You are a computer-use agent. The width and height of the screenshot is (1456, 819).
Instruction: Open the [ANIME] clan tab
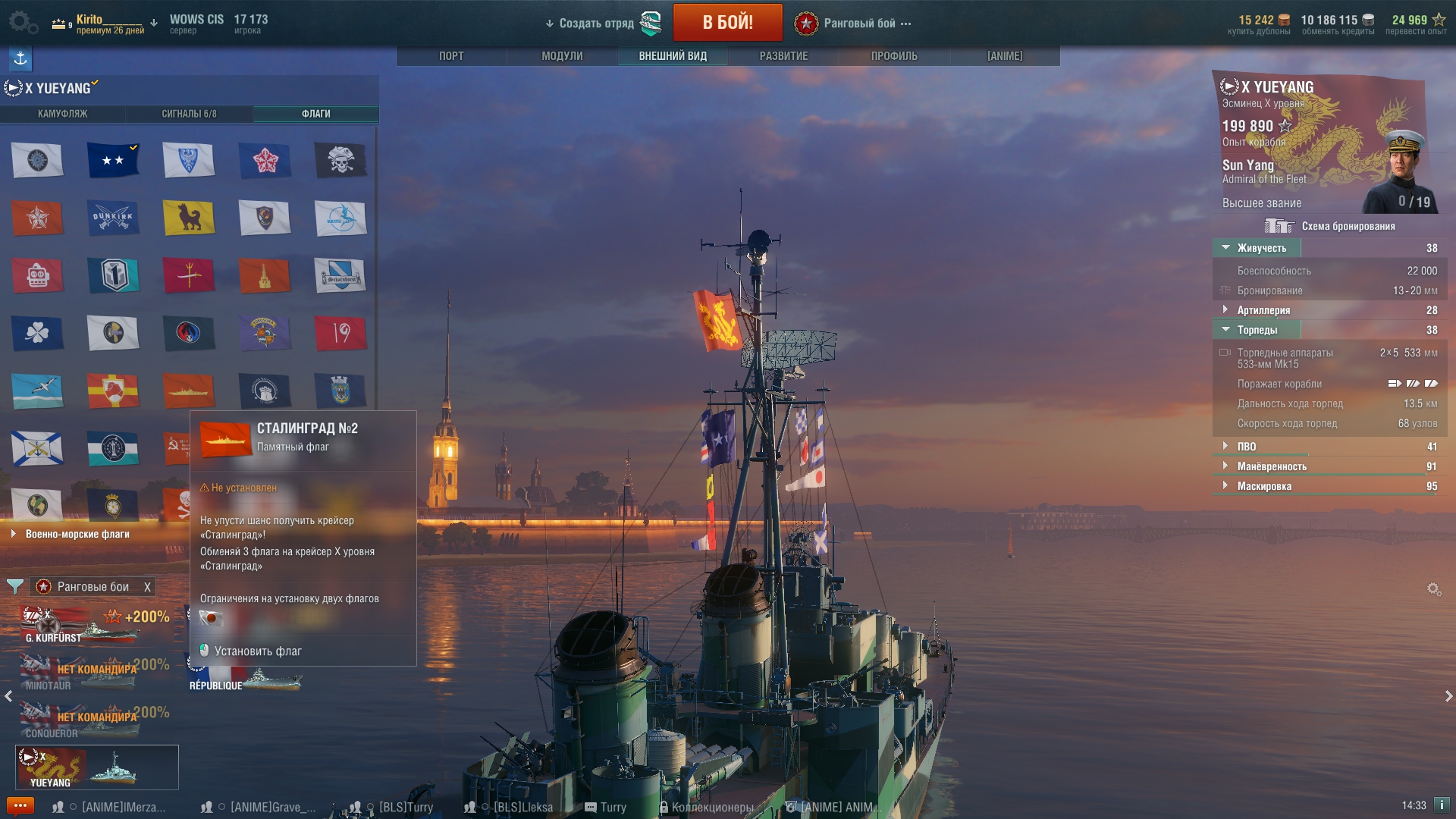click(1005, 56)
